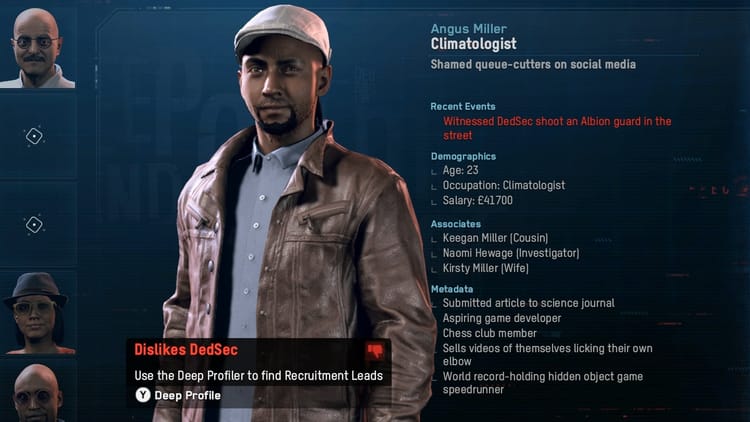The width and height of the screenshot is (750, 422).
Task: Pick the bald goggle-eyed operative portrait
Action: [x=37, y=393]
